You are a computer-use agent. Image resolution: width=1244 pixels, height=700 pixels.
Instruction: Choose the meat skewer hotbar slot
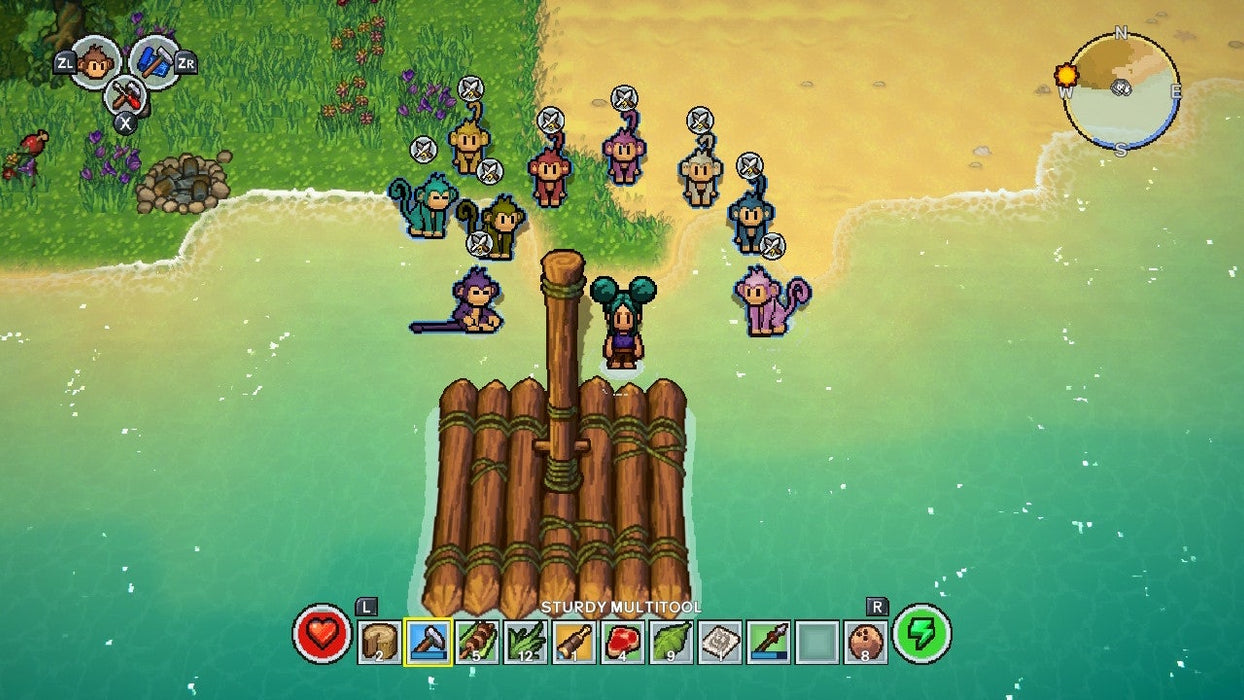pyautogui.click(x=477, y=641)
